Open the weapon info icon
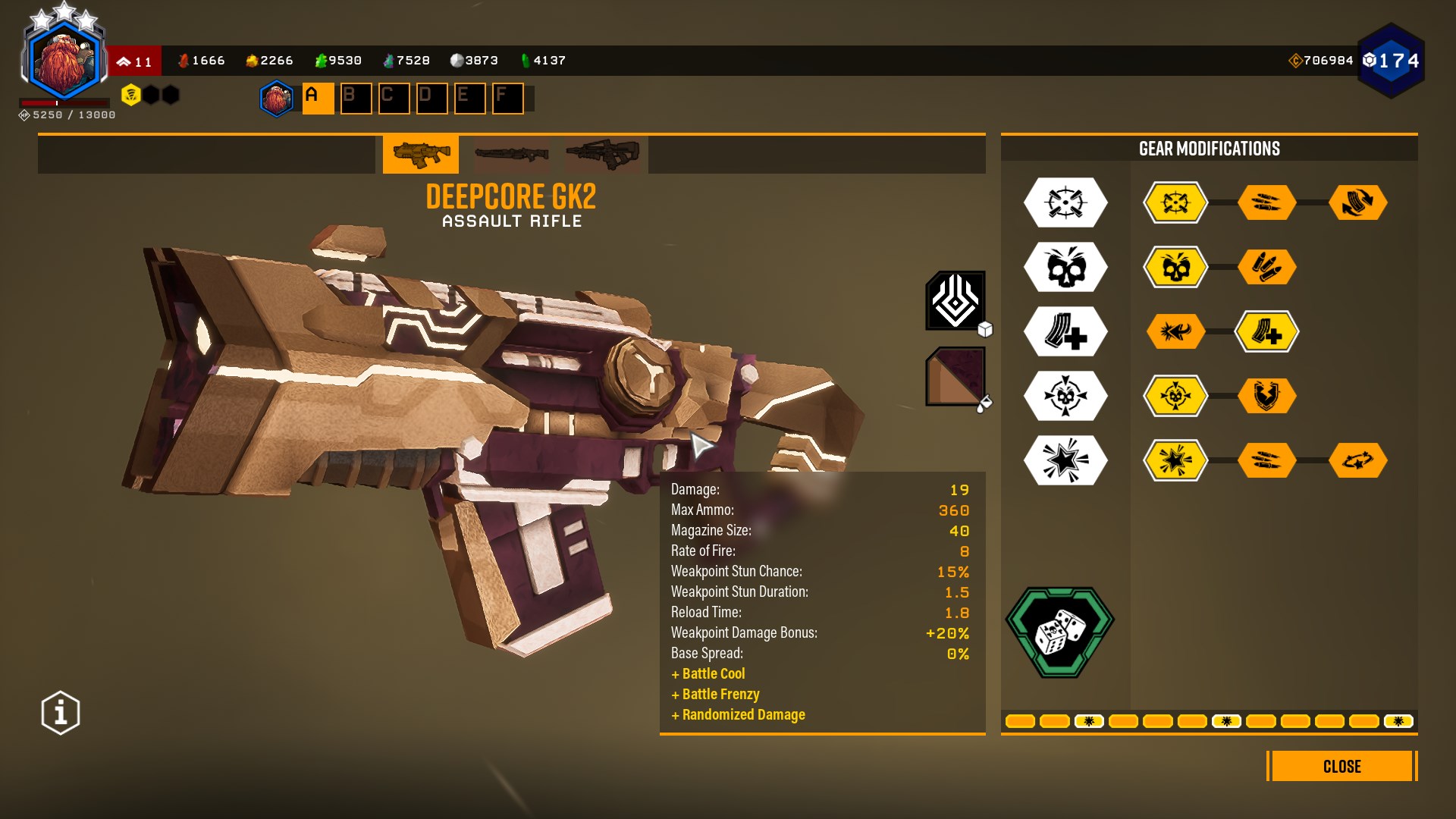1456x819 pixels. click(x=61, y=713)
